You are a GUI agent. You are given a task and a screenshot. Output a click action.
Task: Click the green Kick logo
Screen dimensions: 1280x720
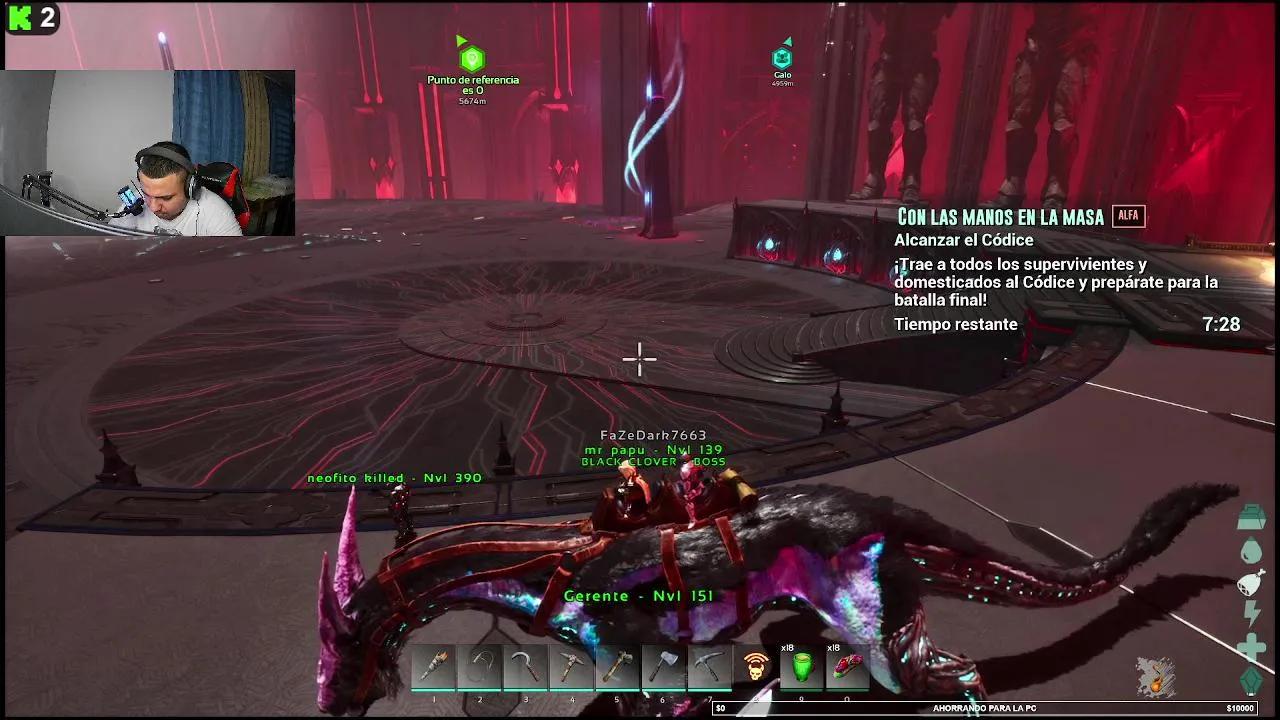click(20, 18)
